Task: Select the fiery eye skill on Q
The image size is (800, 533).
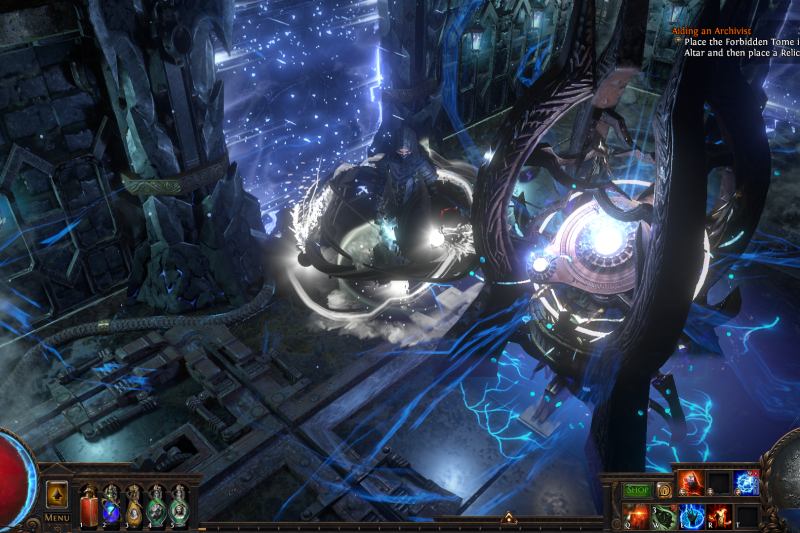Action: tap(635, 516)
